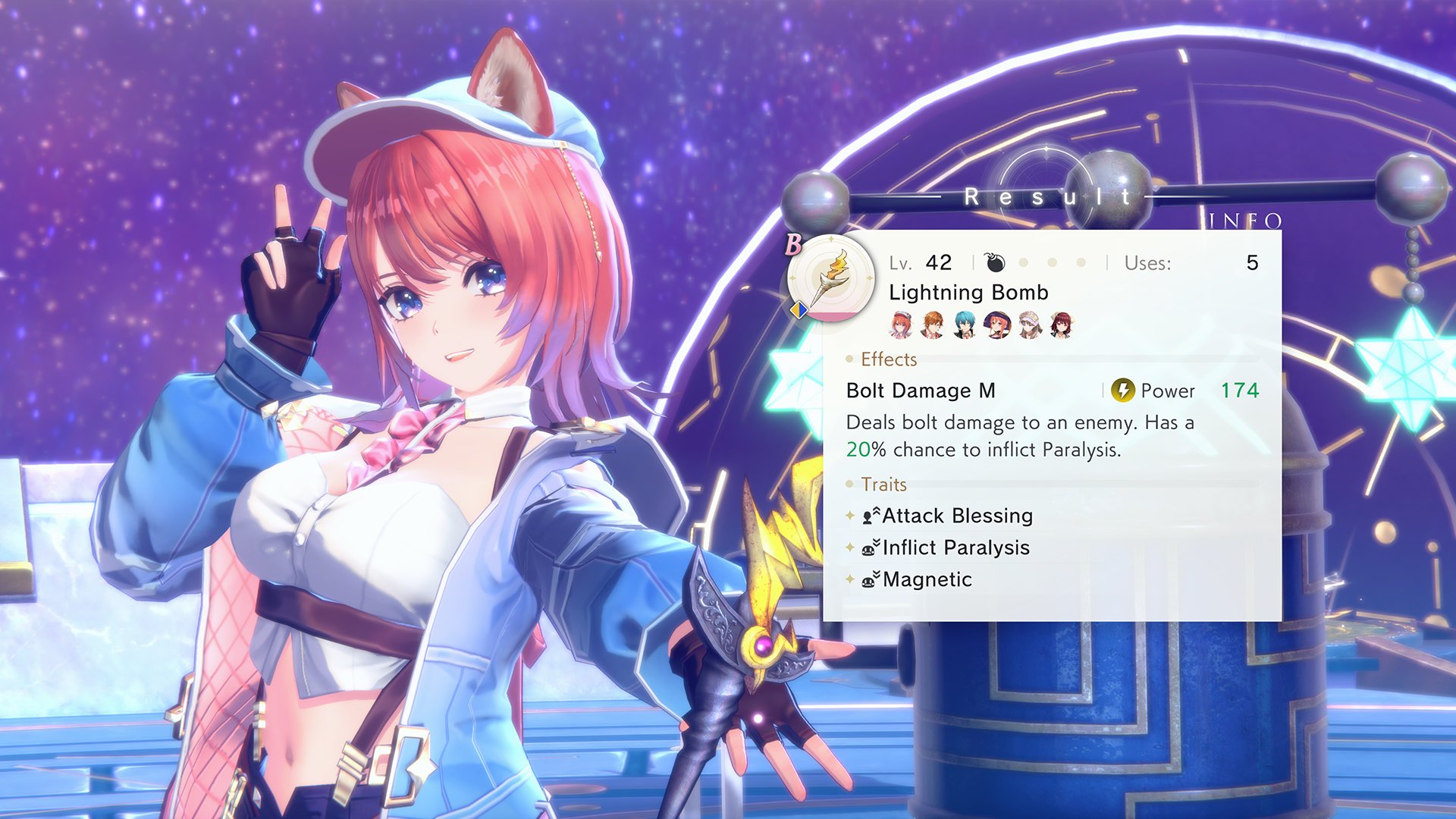Toggle the first quality dot next to the bomb icon

[1023, 261]
